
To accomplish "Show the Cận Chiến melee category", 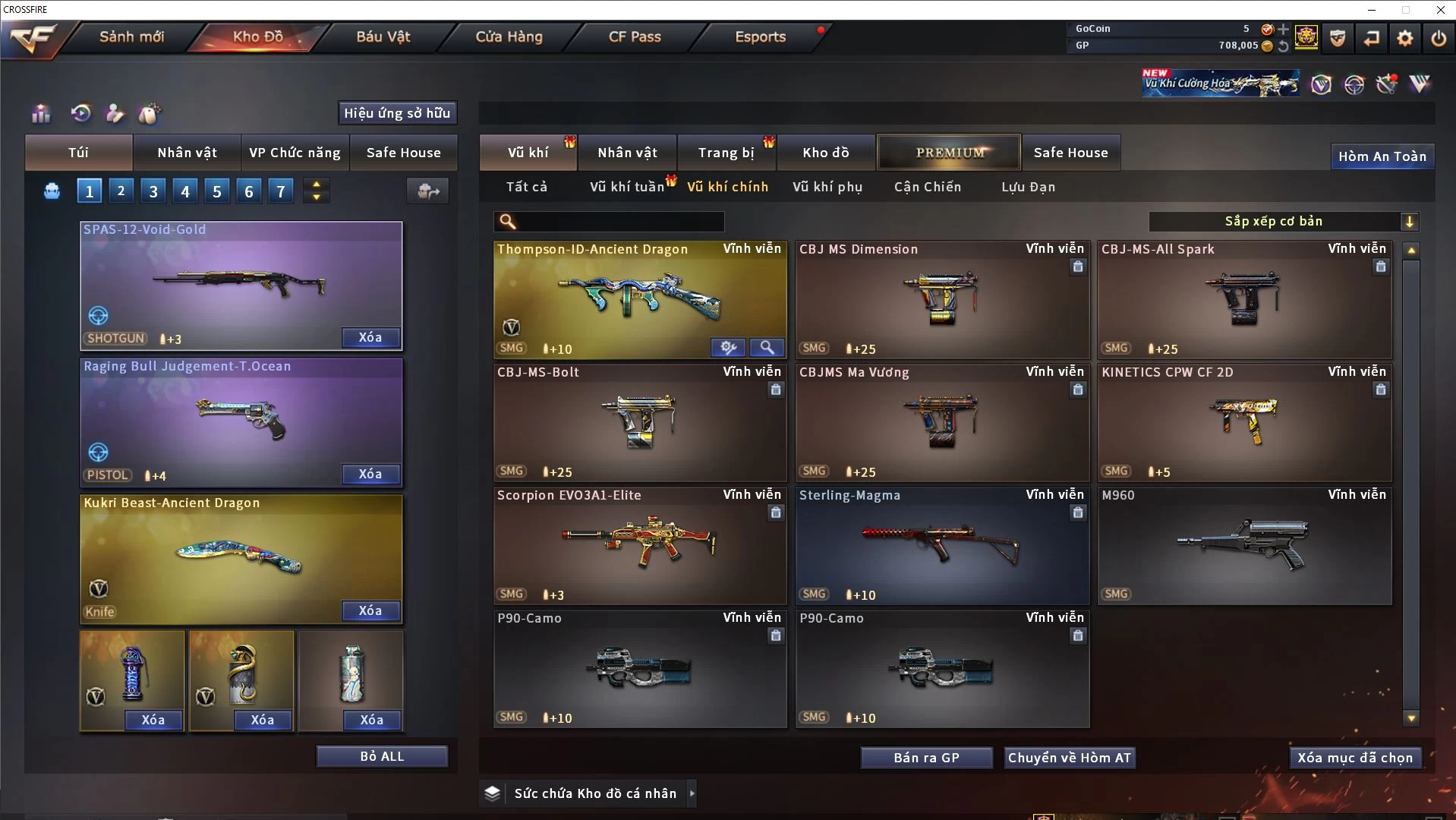I will click(927, 187).
